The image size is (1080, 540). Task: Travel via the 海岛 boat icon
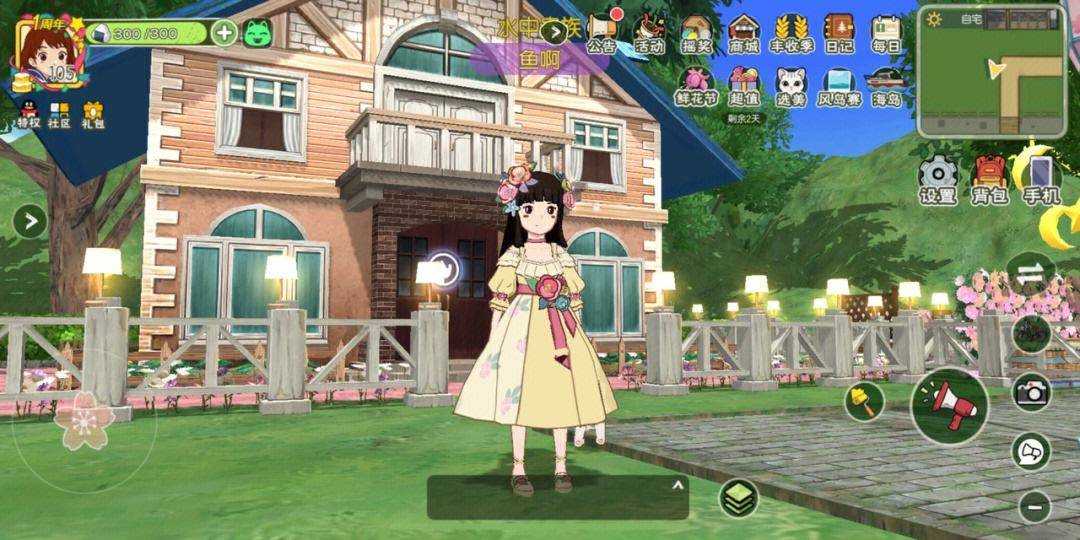[x=886, y=86]
